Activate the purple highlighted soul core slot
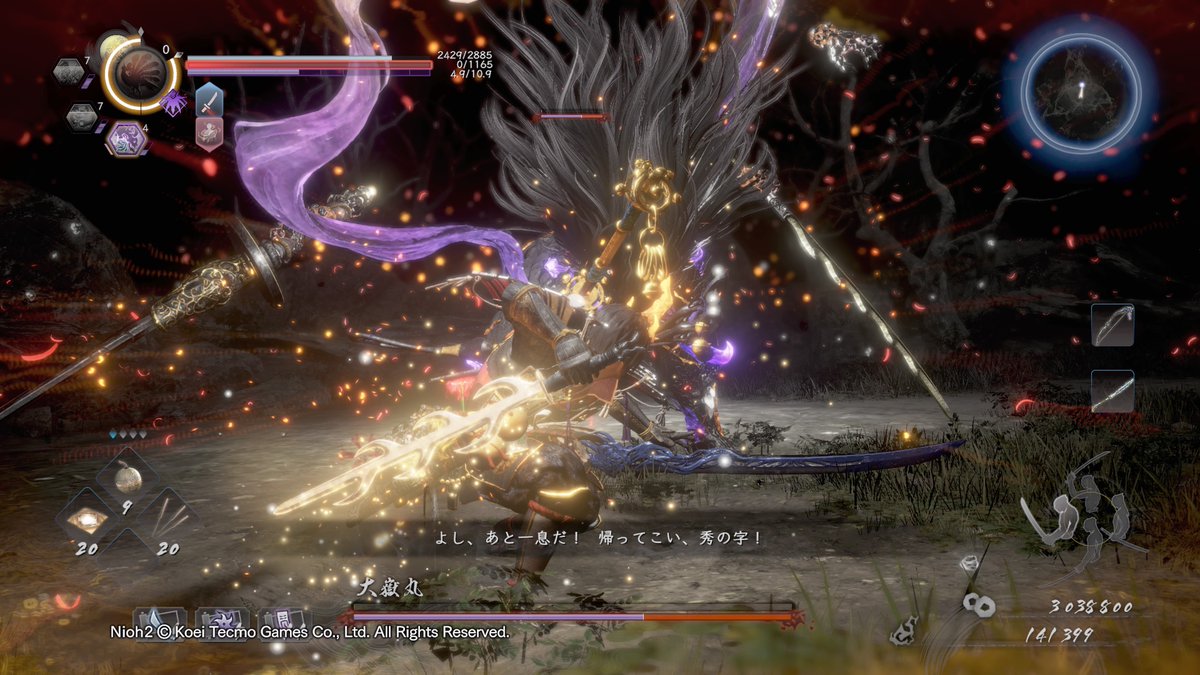The height and width of the screenshot is (675, 1200). click(x=126, y=138)
